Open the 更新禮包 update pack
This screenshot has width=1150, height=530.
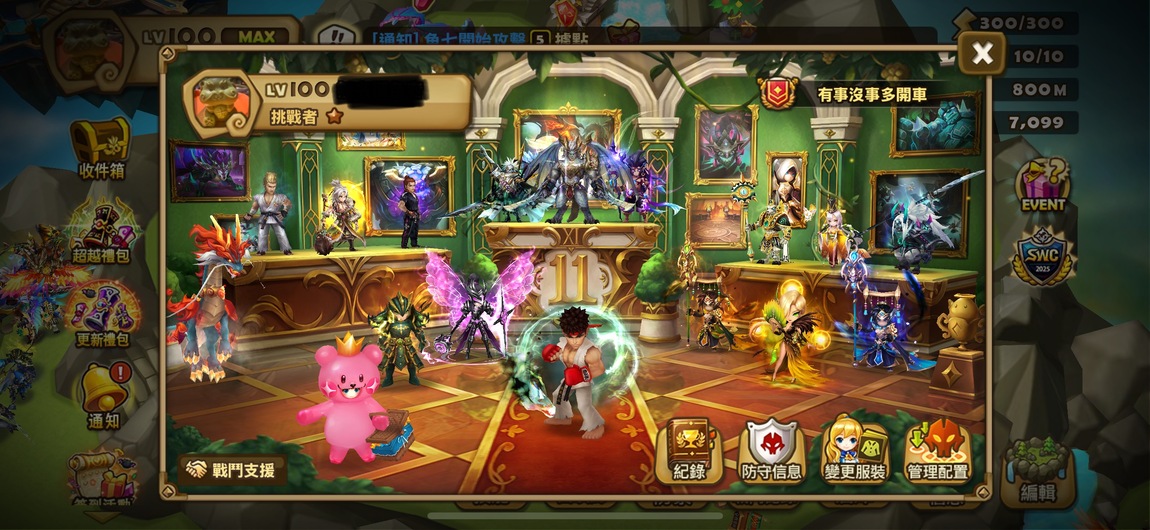pos(103,310)
